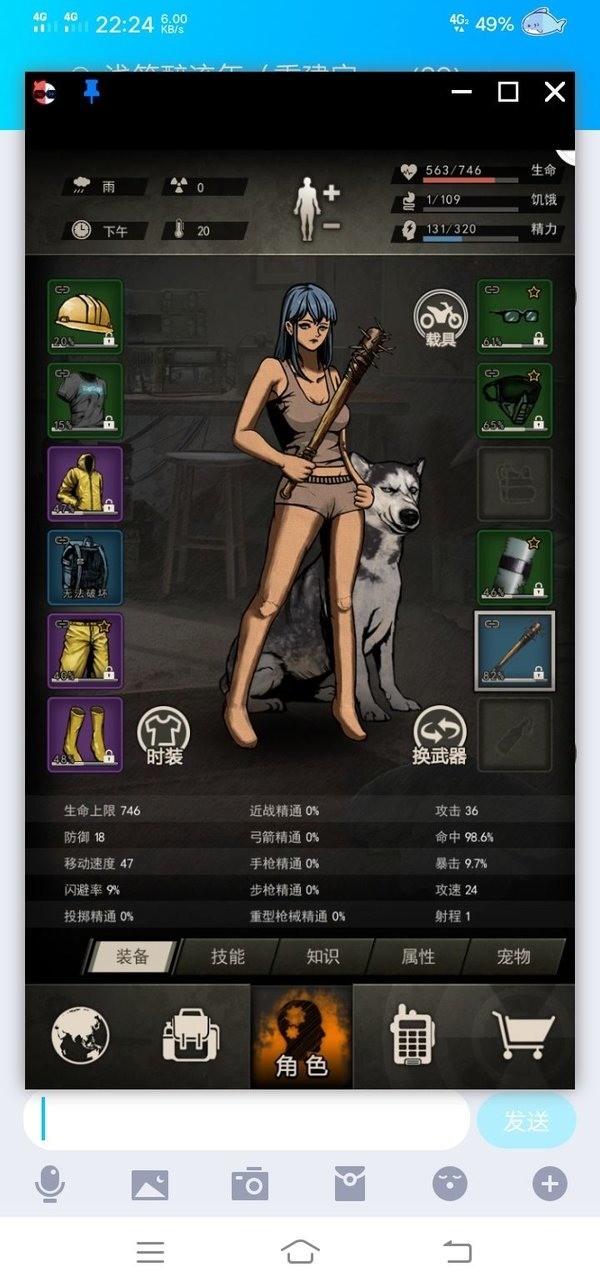
Task: Select the yellow hazmat jacket slot
Action: [85, 483]
